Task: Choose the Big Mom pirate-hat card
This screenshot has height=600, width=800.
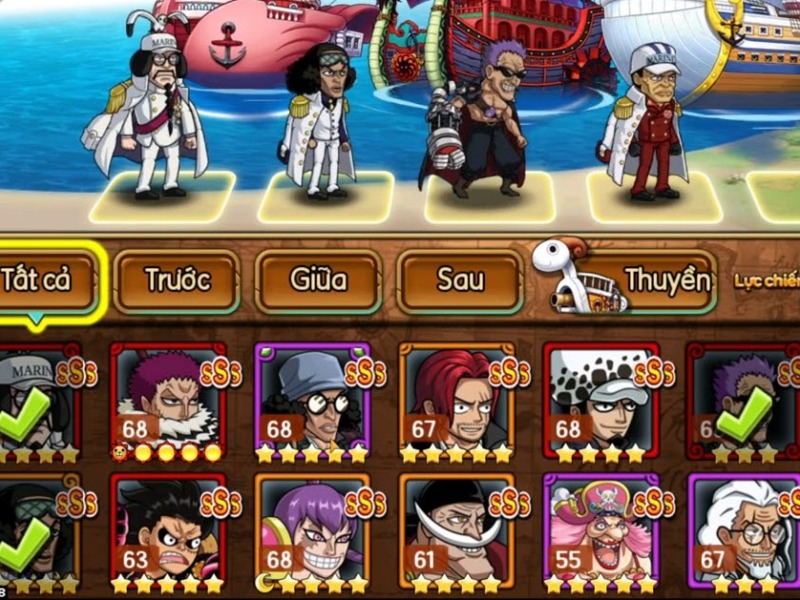Action: point(601,530)
